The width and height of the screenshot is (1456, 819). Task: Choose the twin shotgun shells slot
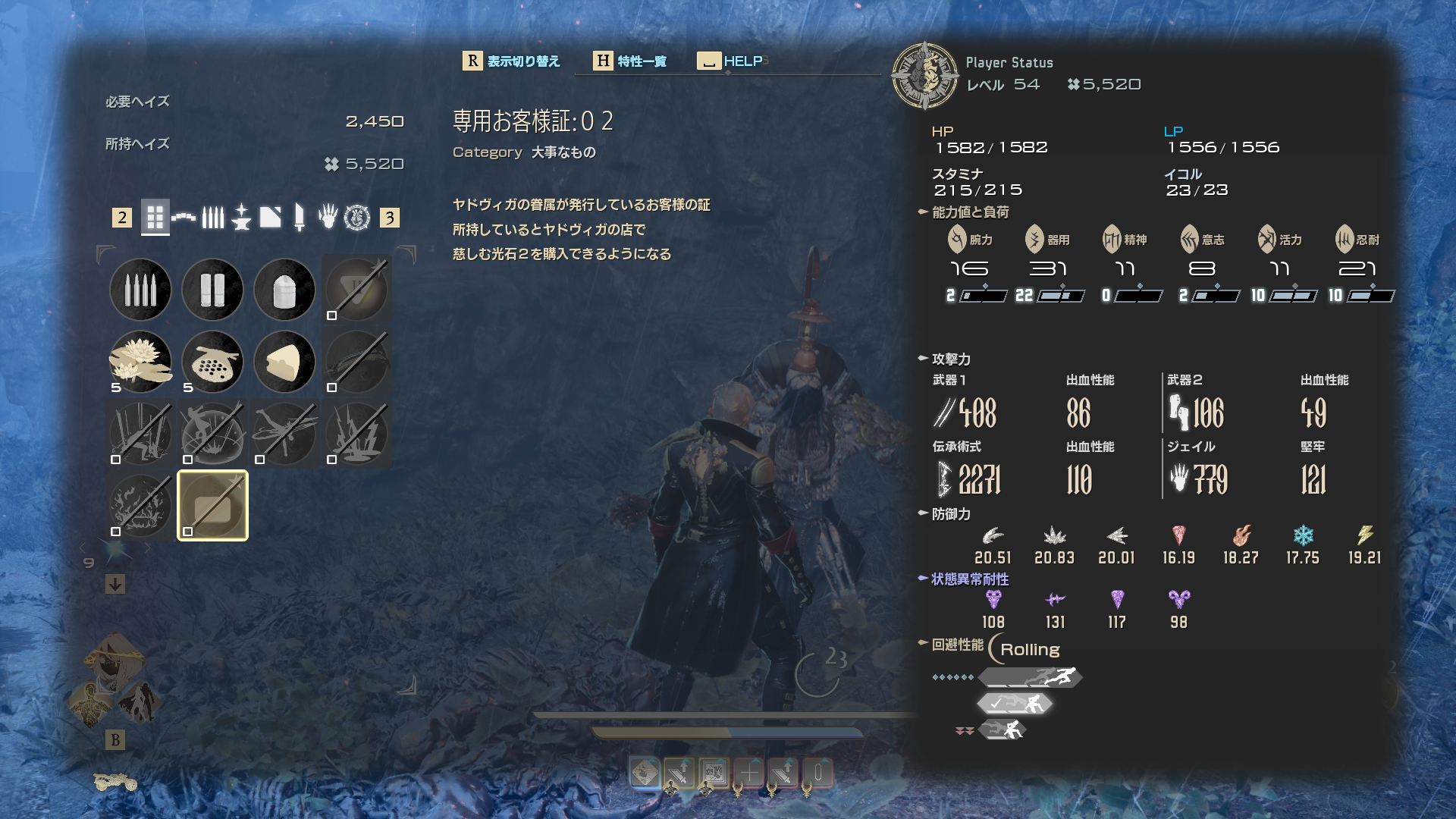pos(212,290)
